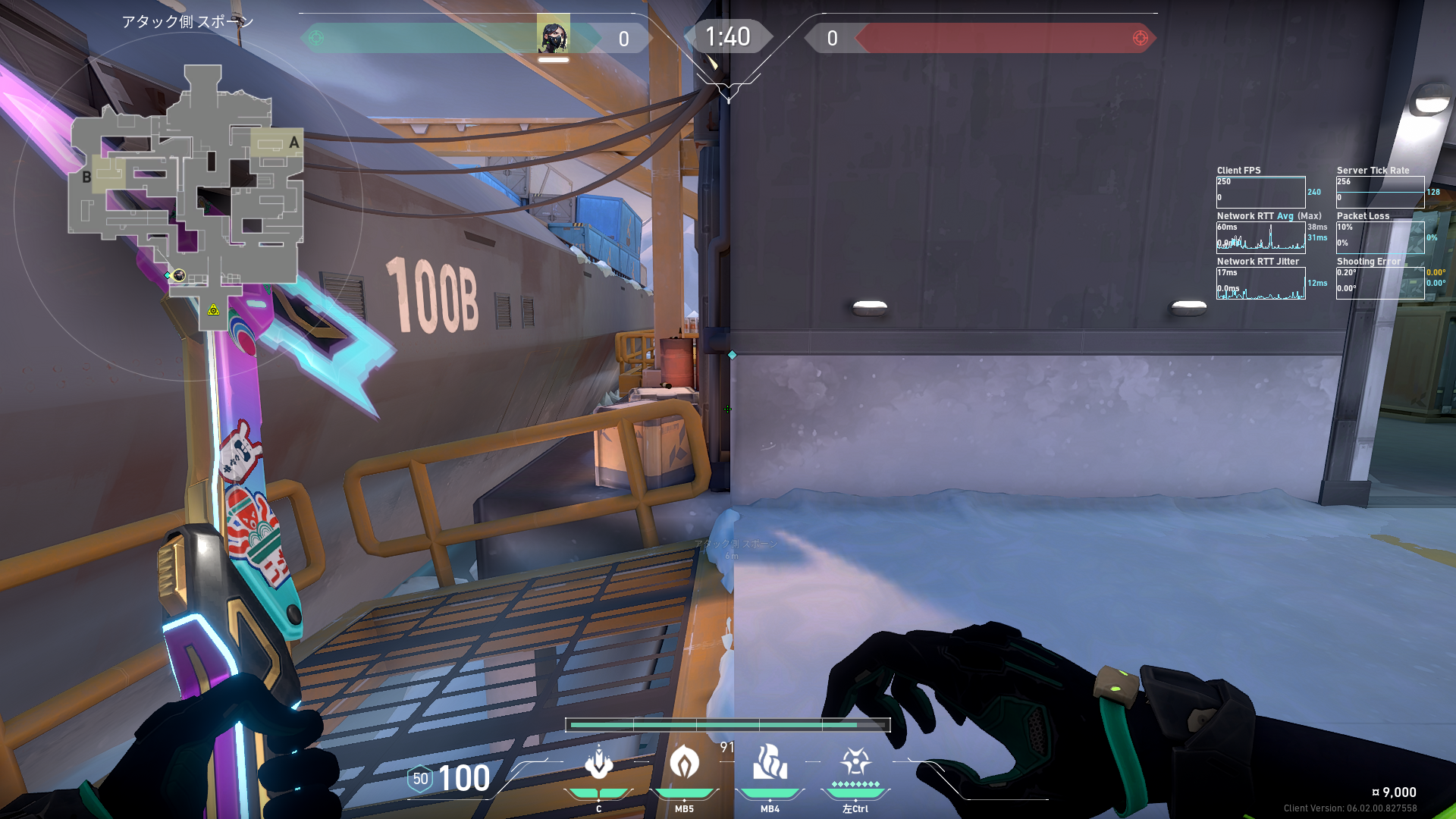Image resolution: width=1456 pixels, height=819 pixels.
Task: Select the agent portrait in the top bar
Action: [x=553, y=35]
